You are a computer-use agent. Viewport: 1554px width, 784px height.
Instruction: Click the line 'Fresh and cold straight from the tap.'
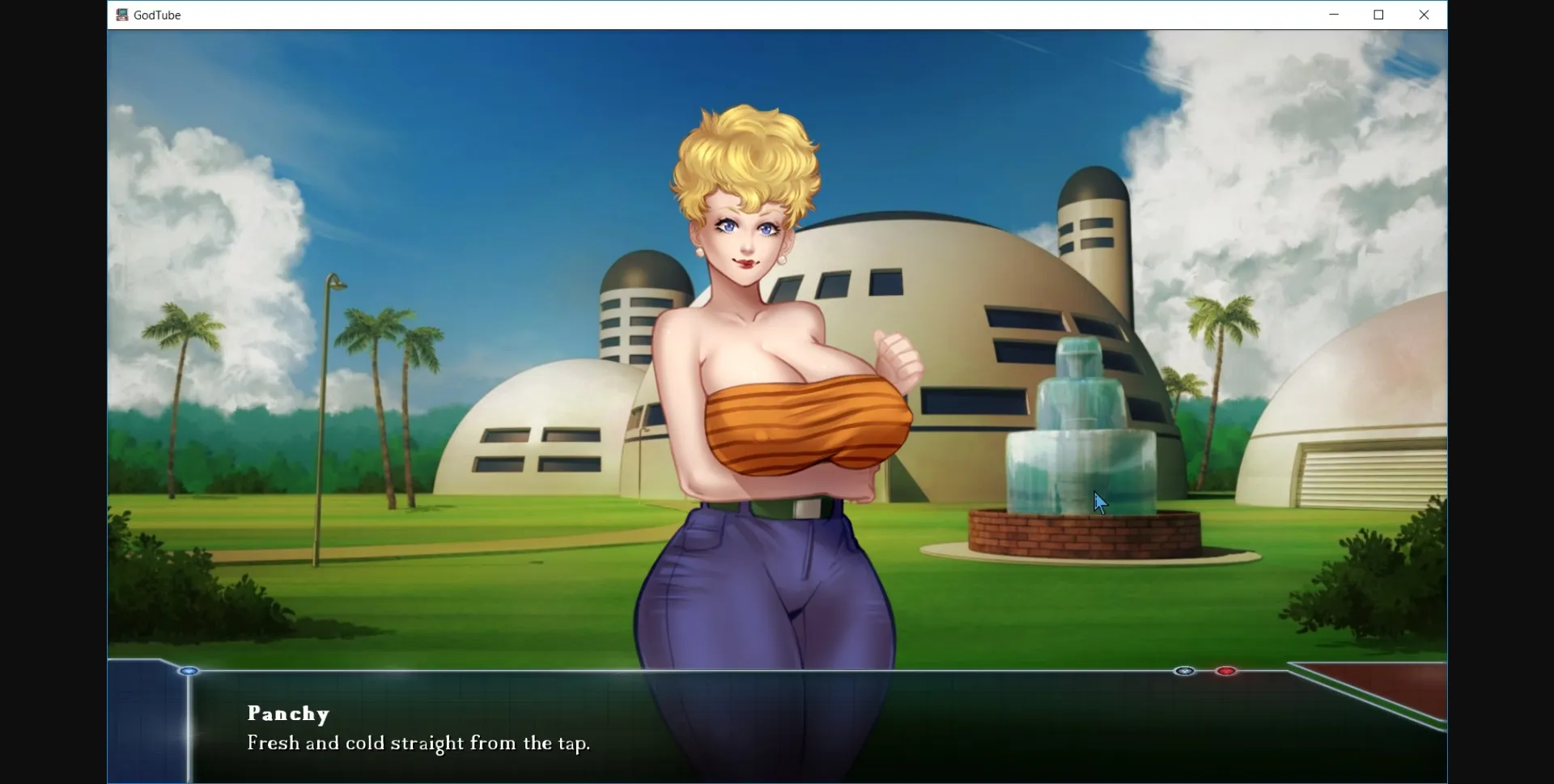click(418, 744)
